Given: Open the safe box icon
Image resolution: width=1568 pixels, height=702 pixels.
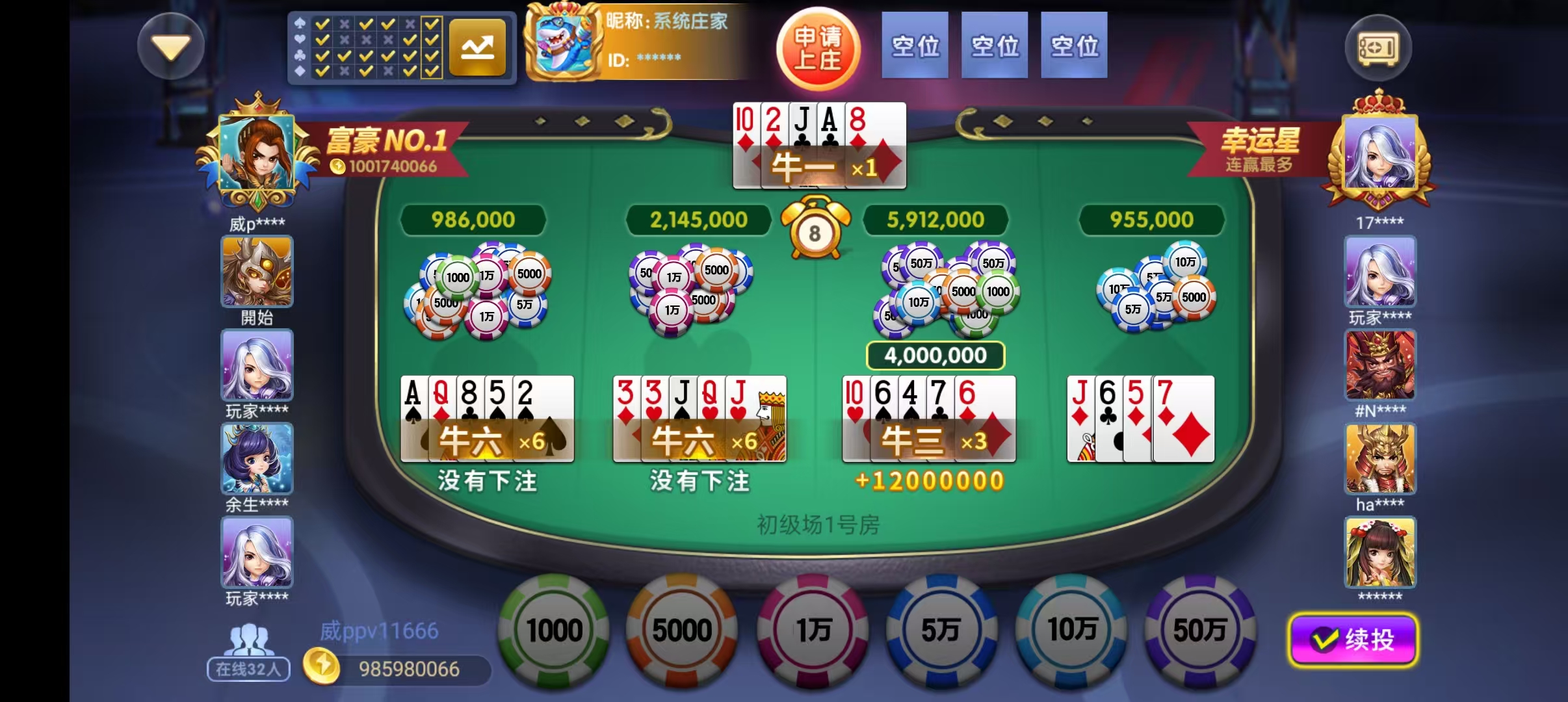Looking at the screenshot, I should tap(1378, 48).
